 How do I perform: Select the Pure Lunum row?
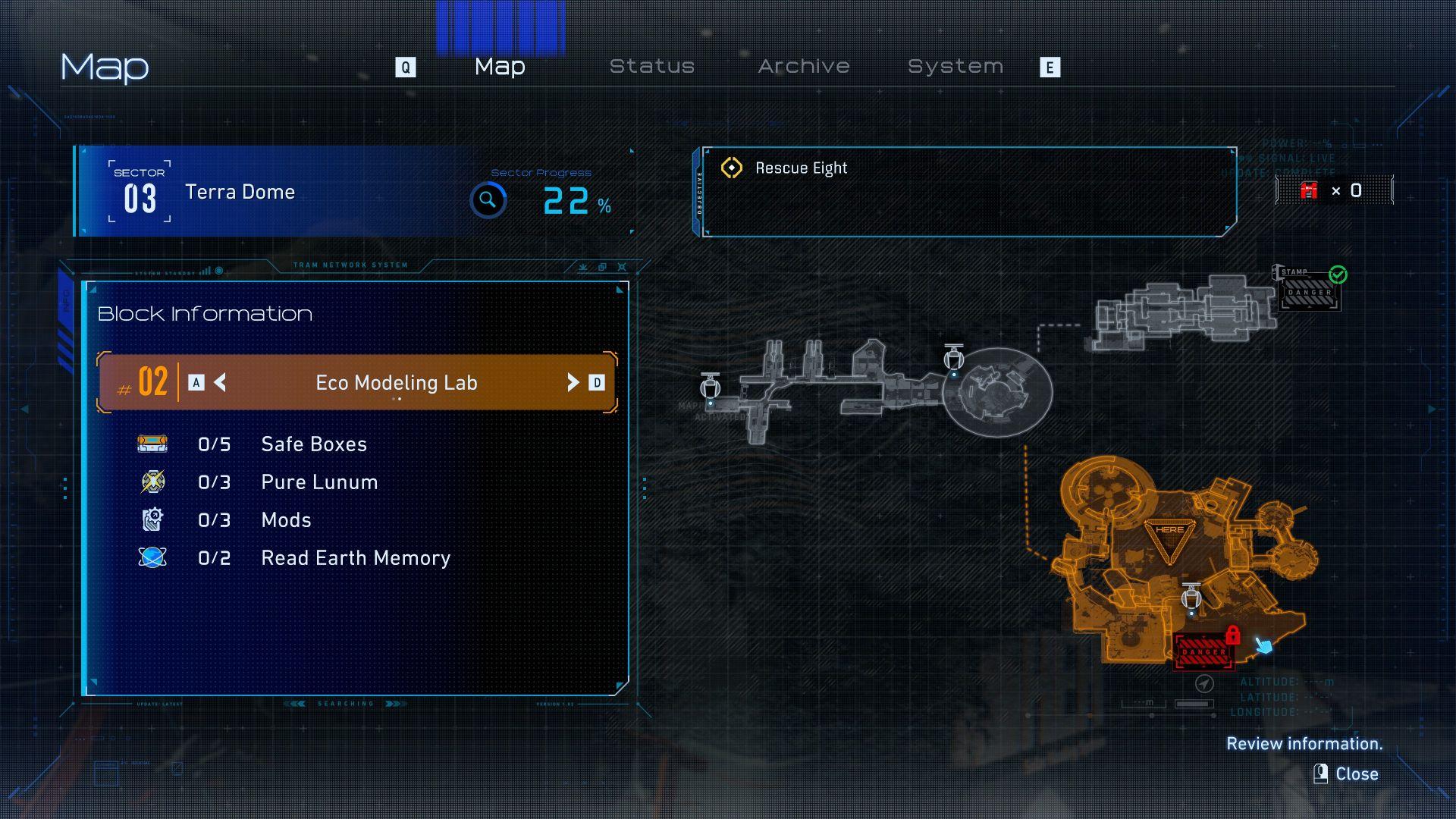318,482
